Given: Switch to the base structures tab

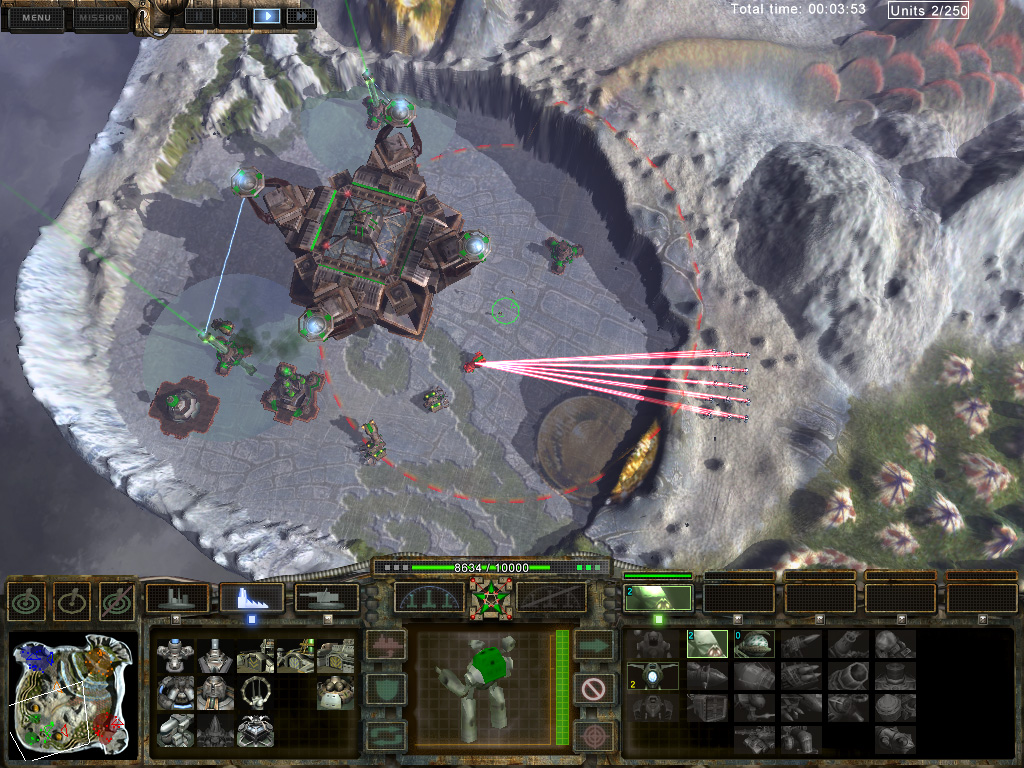Looking at the screenshot, I should pos(177,598).
